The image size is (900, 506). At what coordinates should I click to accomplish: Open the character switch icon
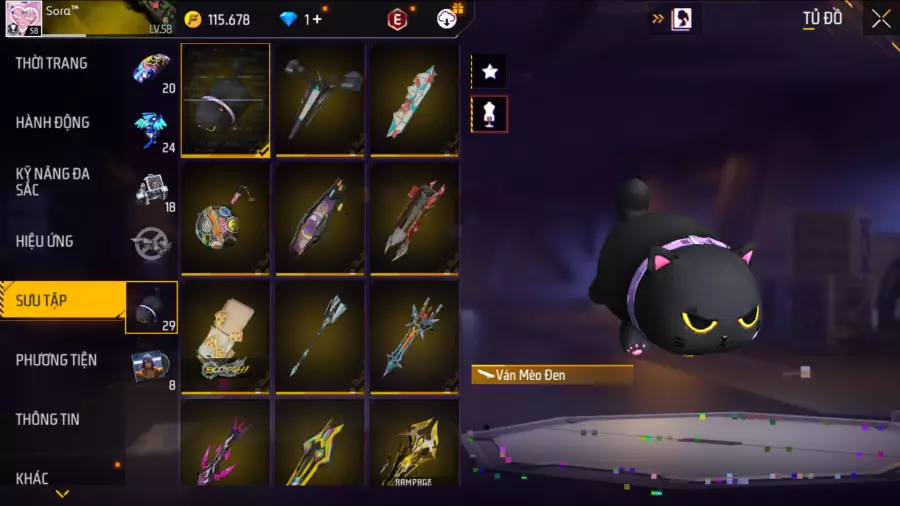(x=680, y=19)
